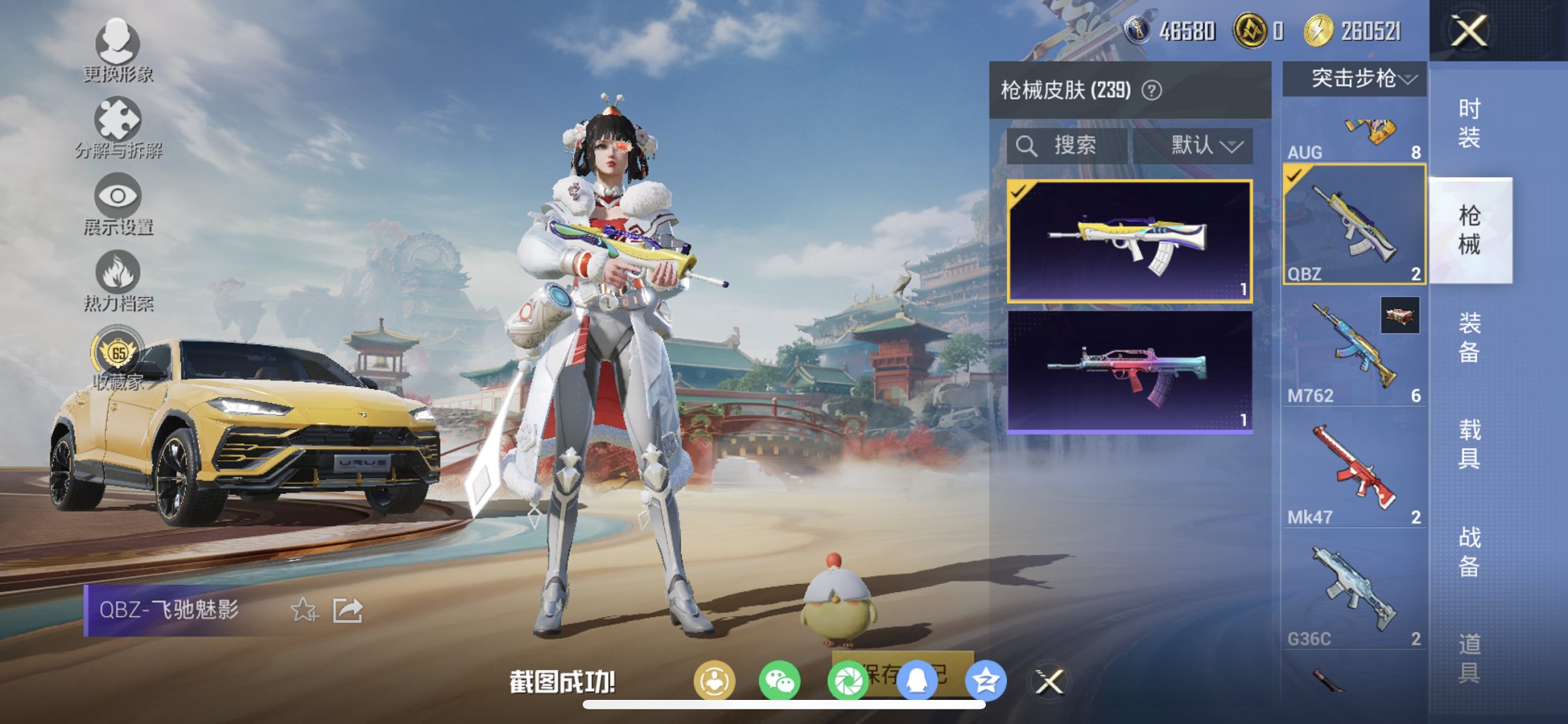Open the WeChat share icon
The height and width of the screenshot is (724, 1568).
[x=778, y=679]
